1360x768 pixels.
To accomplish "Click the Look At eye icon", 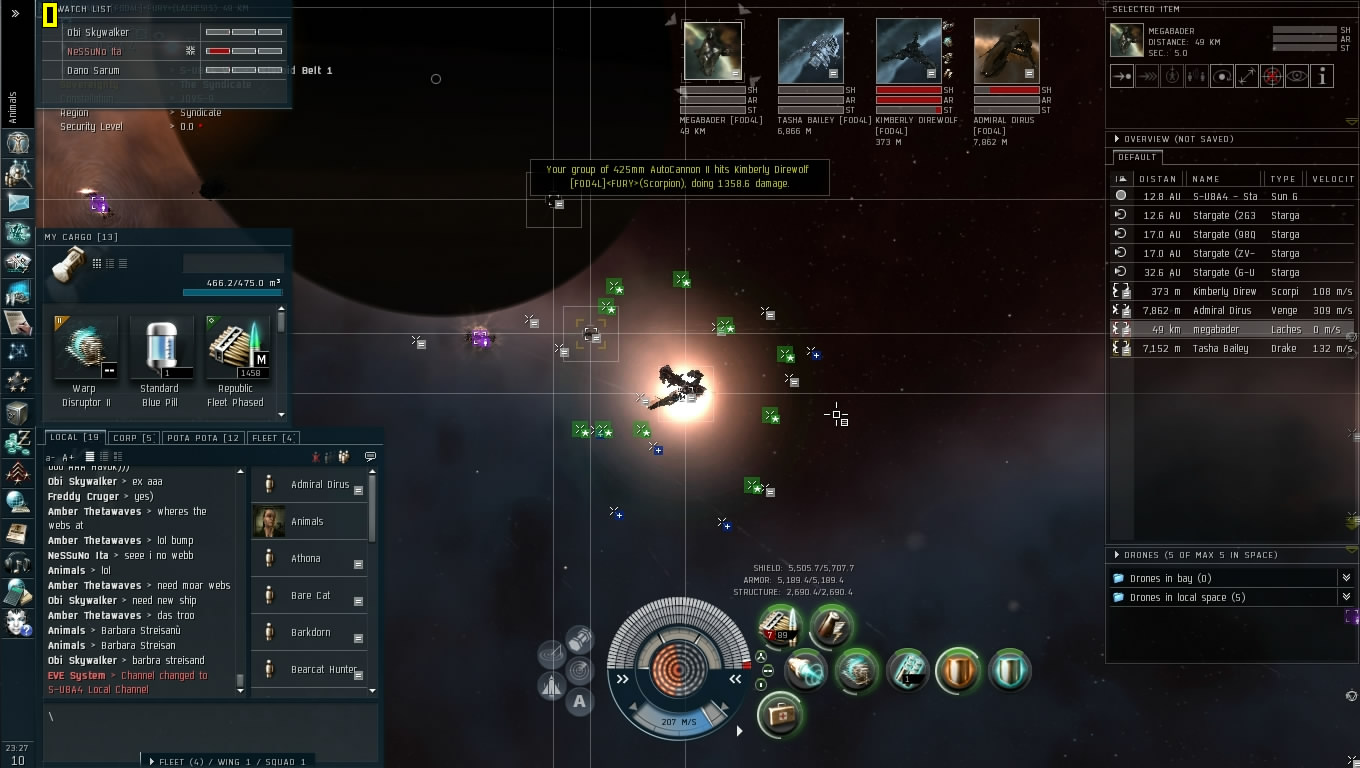I will pos(1297,76).
